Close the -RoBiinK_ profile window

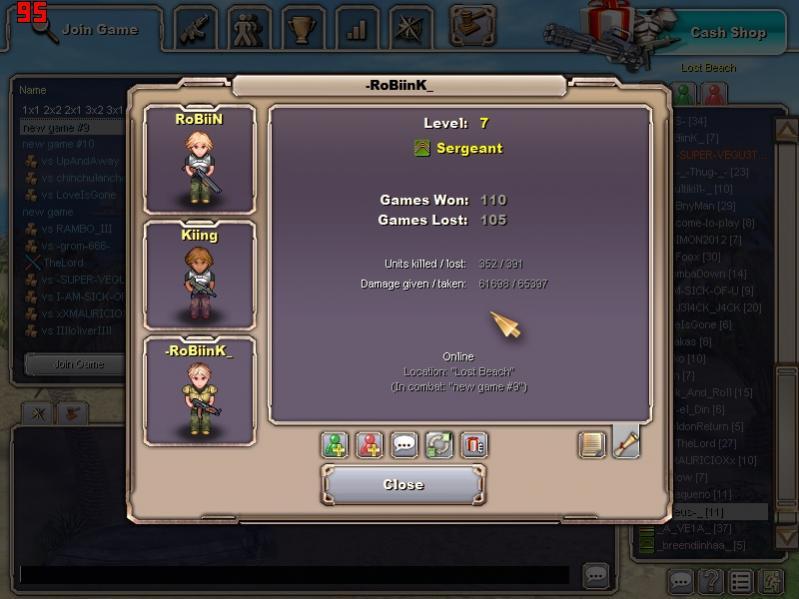pos(403,485)
